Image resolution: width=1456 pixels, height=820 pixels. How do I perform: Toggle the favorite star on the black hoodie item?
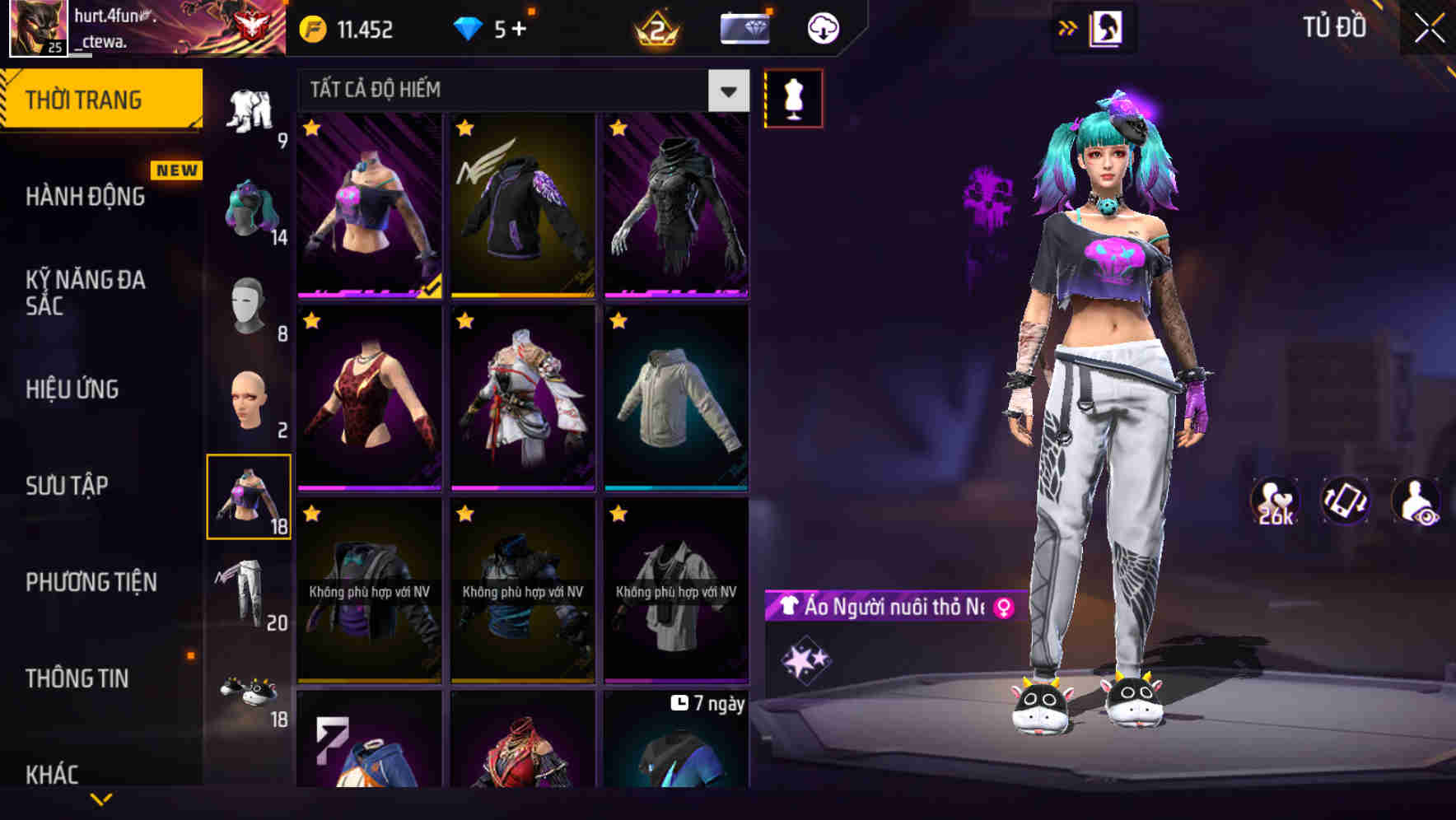[466, 130]
